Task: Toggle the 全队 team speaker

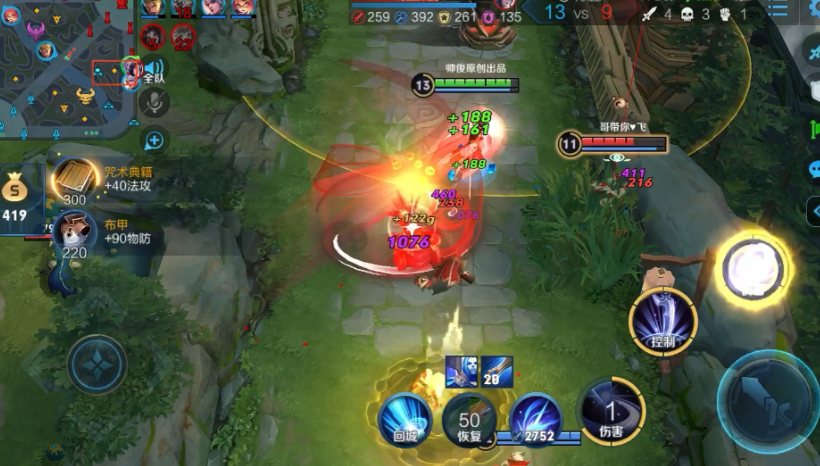Action: coord(154,69)
